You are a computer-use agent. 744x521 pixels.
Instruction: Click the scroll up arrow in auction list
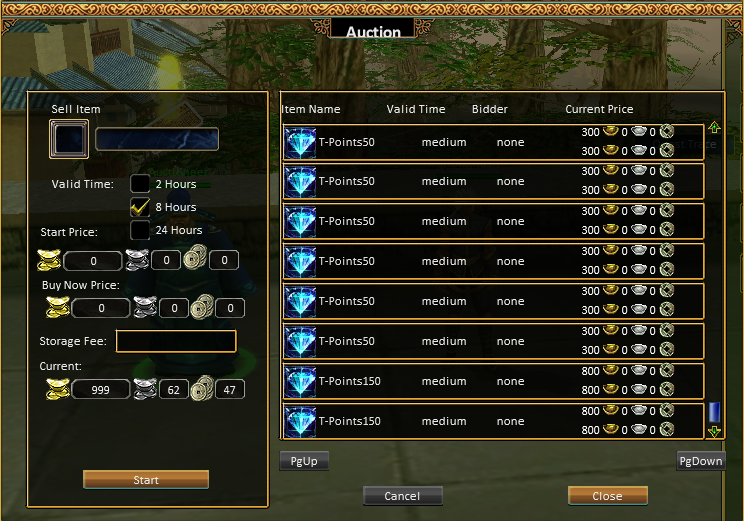click(714, 128)
